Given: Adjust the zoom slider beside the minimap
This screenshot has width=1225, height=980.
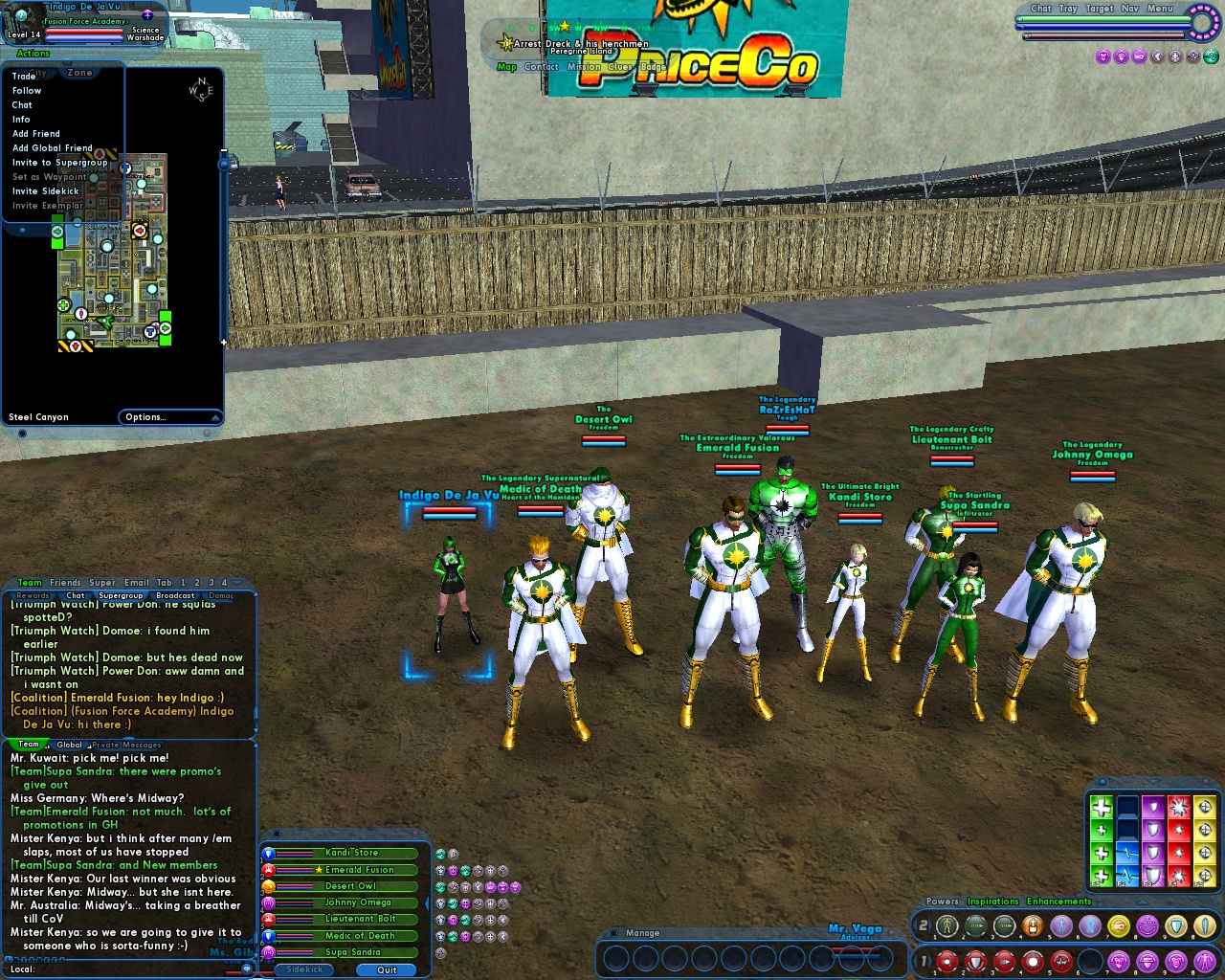Looking at the screenshot, I should pos(224,163).
